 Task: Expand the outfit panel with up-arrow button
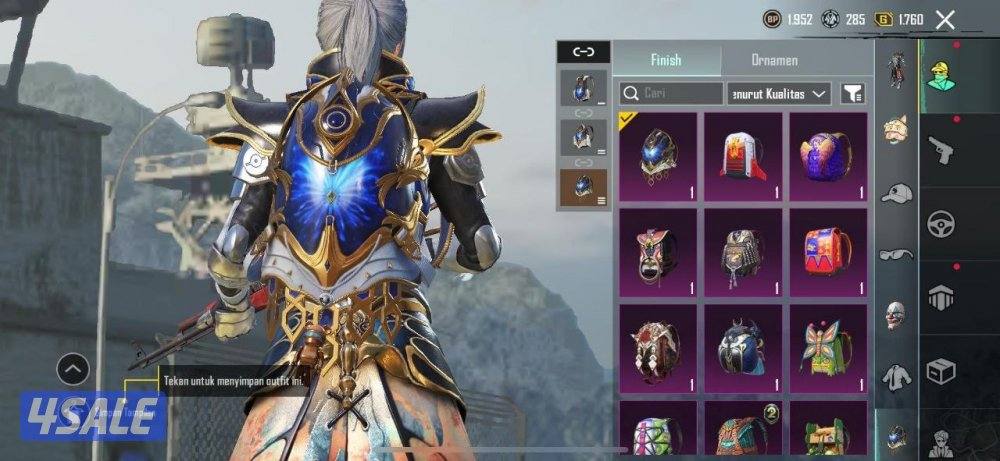[x=73, y=370]
